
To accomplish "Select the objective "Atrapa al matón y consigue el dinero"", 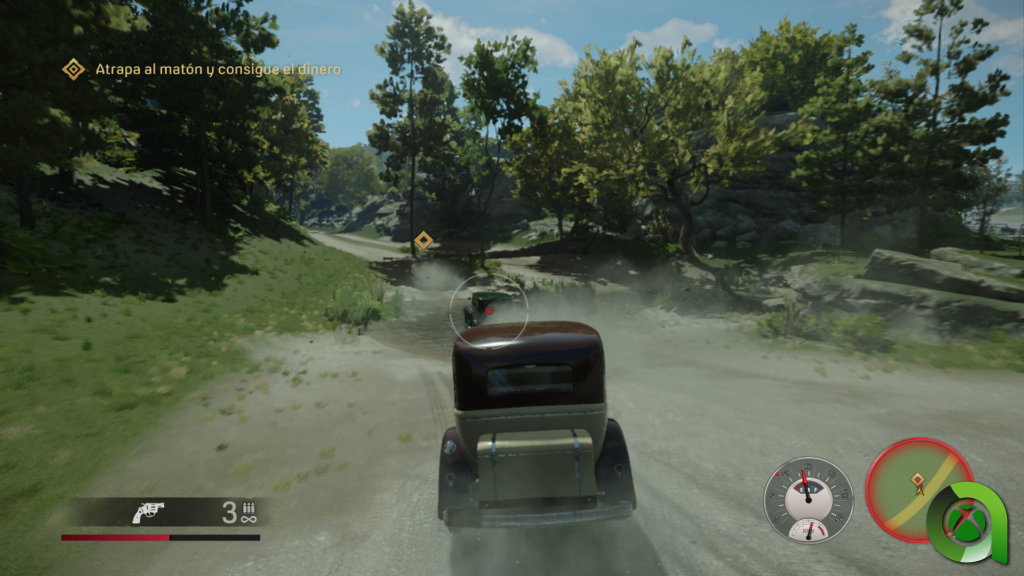I will click(x=217, y=69).
